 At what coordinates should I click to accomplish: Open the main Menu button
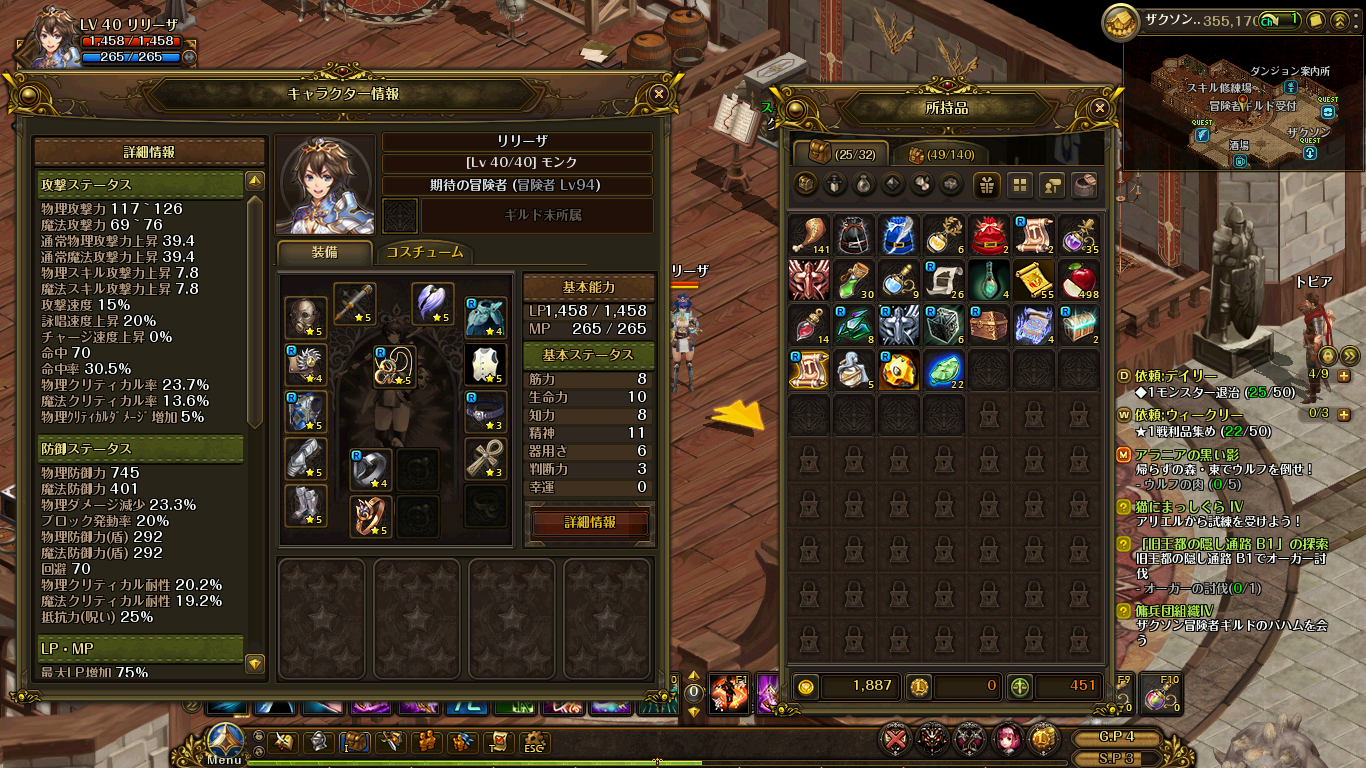click(x=225, y=745)
